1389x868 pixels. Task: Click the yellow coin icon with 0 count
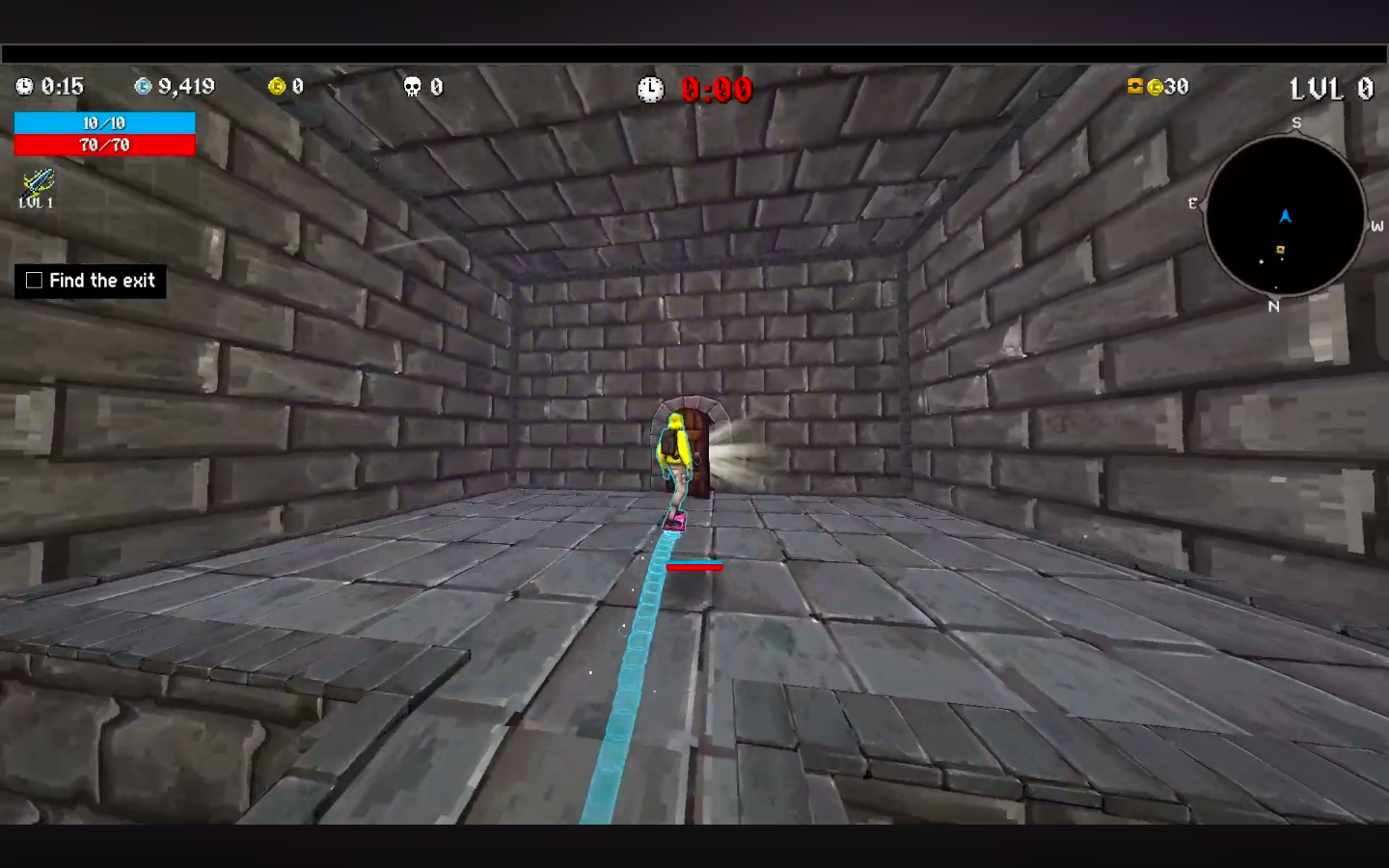[x=278, y=87]
